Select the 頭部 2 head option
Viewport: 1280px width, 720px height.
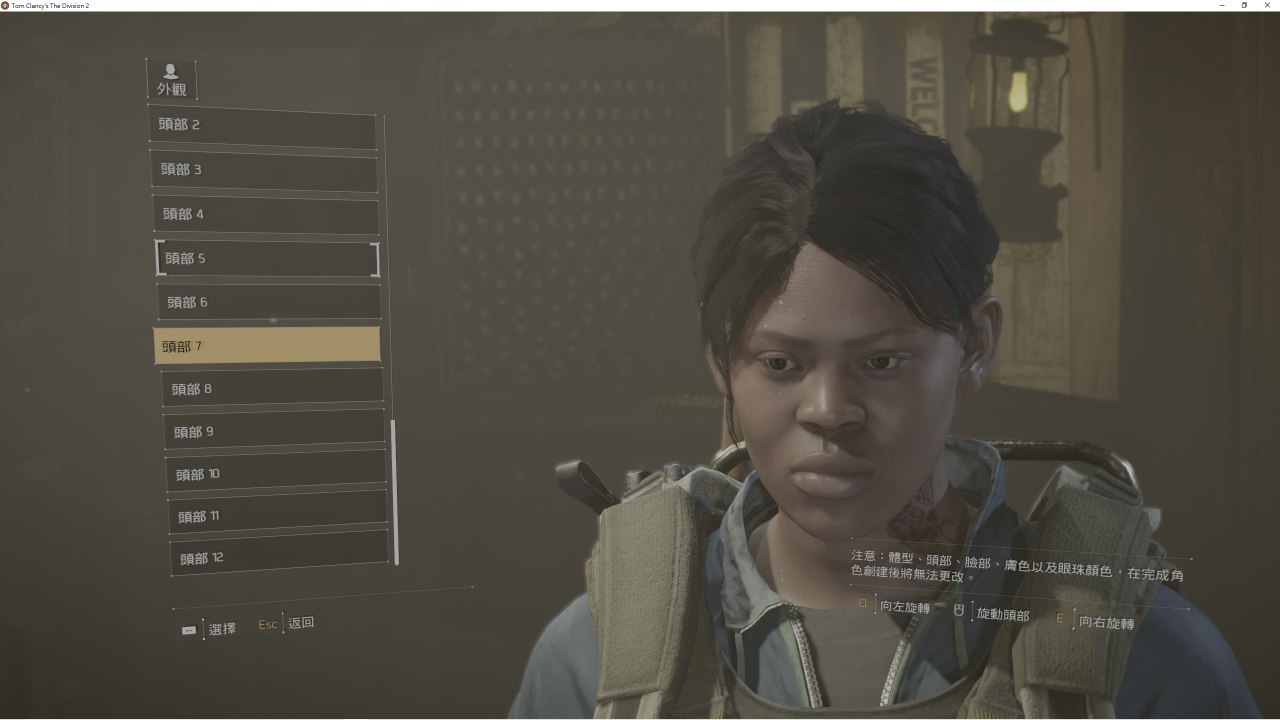point(263,126)
